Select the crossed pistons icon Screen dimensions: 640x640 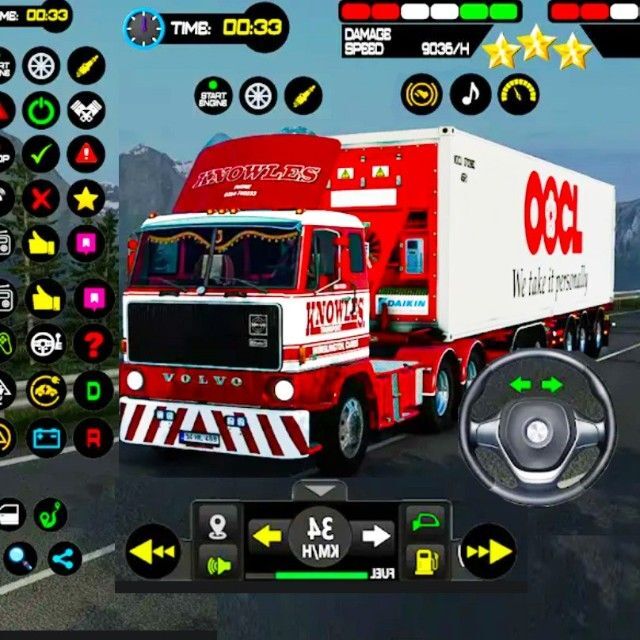pos(87,109)
